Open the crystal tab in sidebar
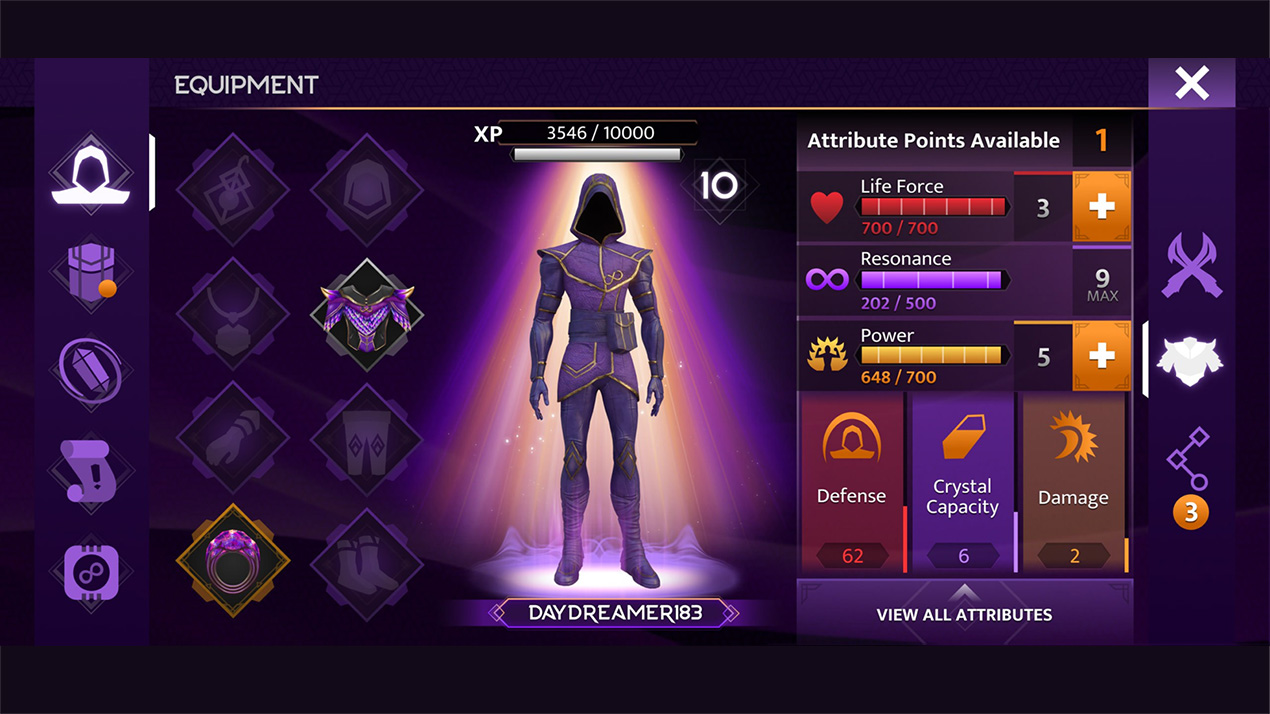This screenshot has height=714, width=1270. coord(92,370)
